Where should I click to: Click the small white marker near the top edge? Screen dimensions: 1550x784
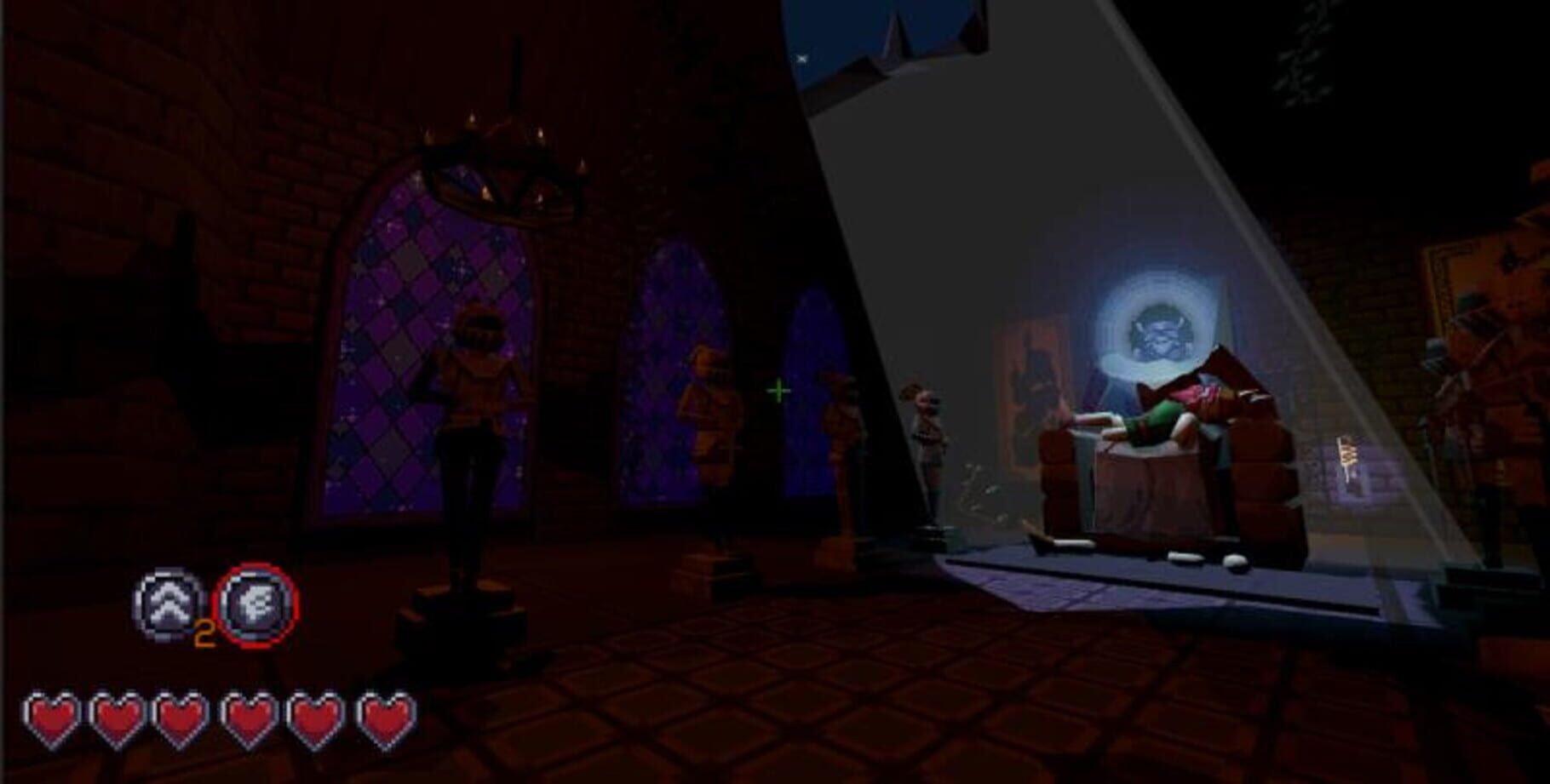pyautogui.click(x=801, y=60)
